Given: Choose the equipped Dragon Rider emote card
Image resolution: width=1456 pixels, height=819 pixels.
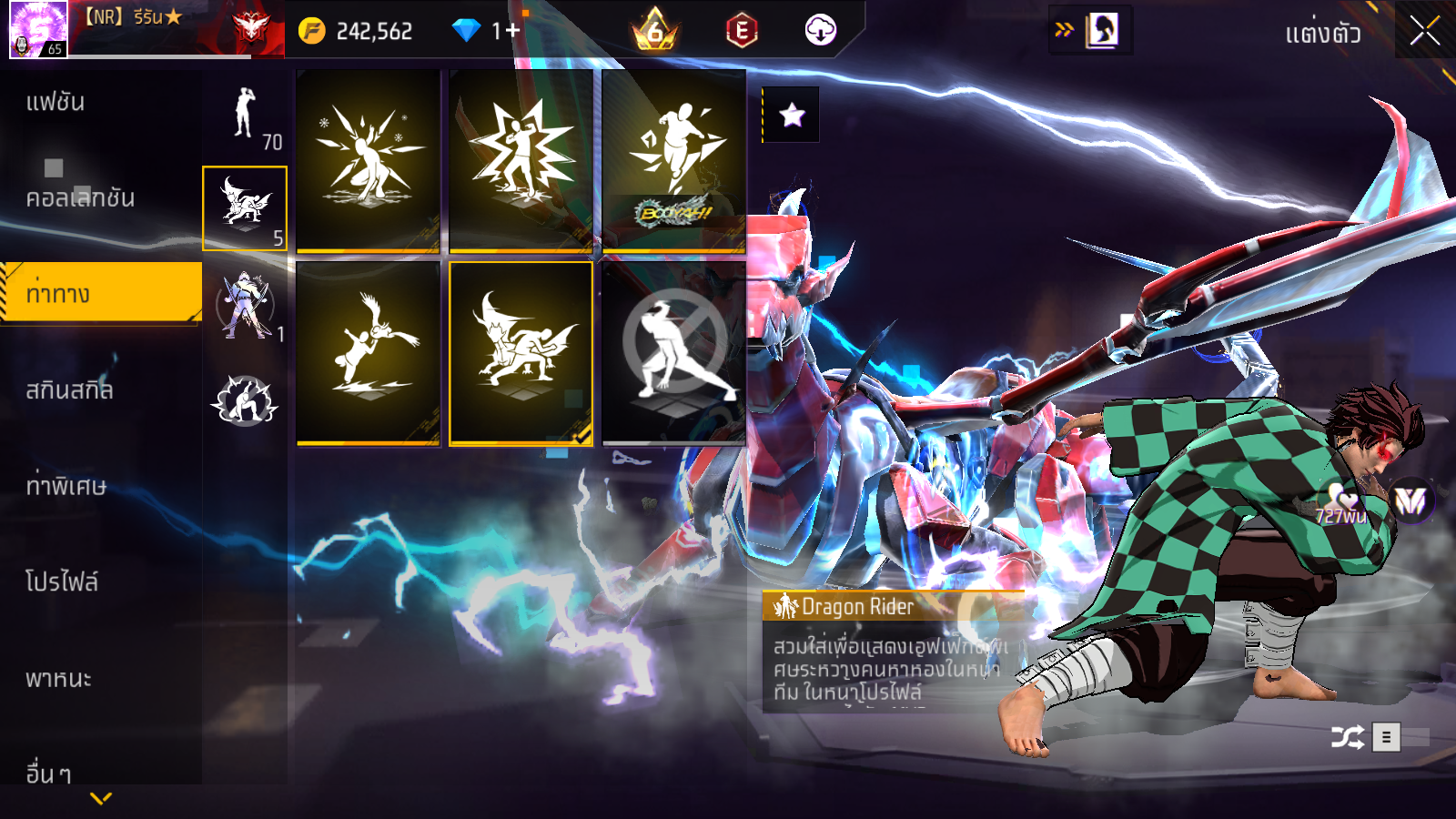Looking at the screenshot, I should pyautogui.click(x=521, y=353).
